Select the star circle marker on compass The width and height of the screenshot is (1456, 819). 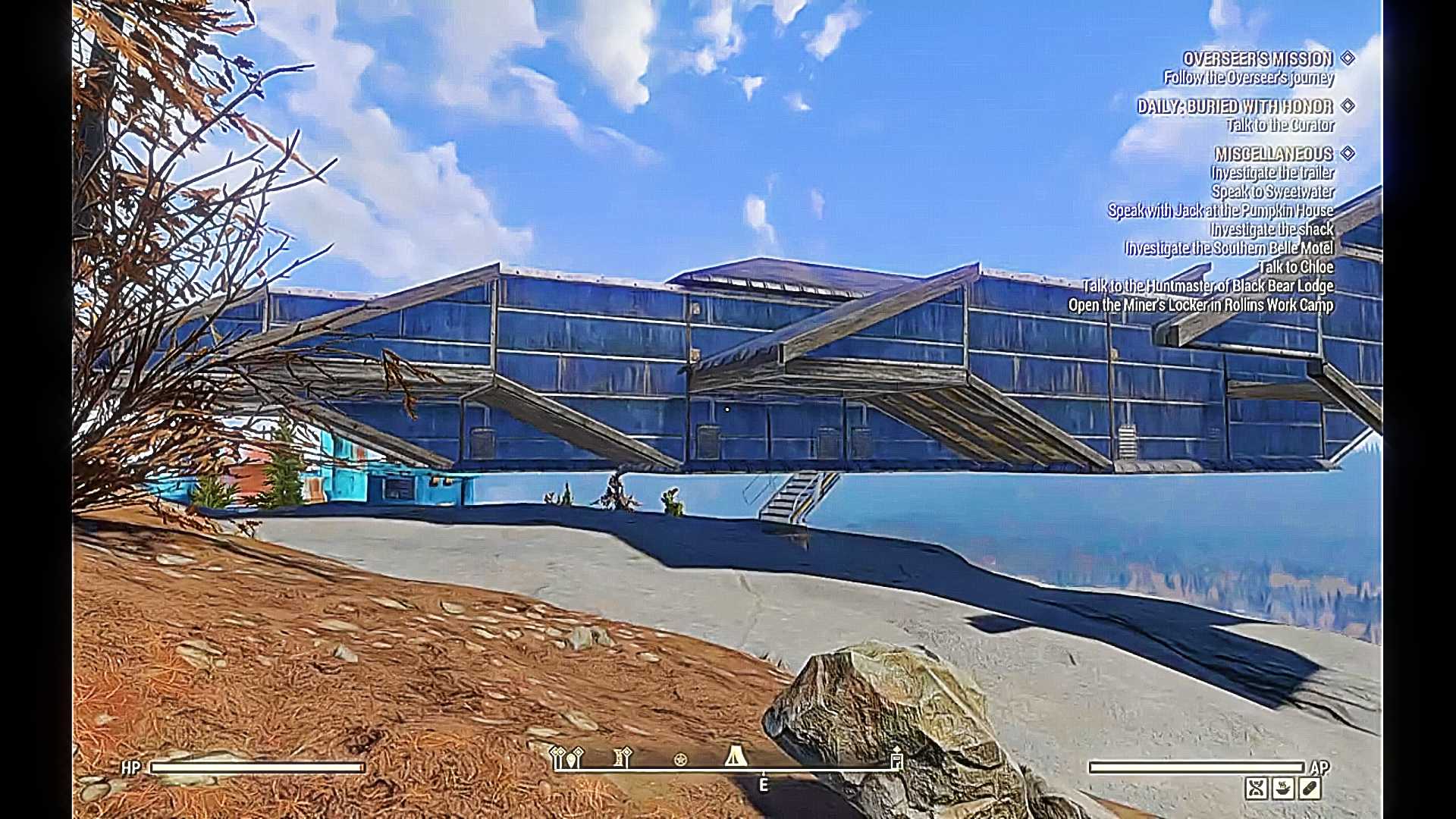[x=680, y=759]
